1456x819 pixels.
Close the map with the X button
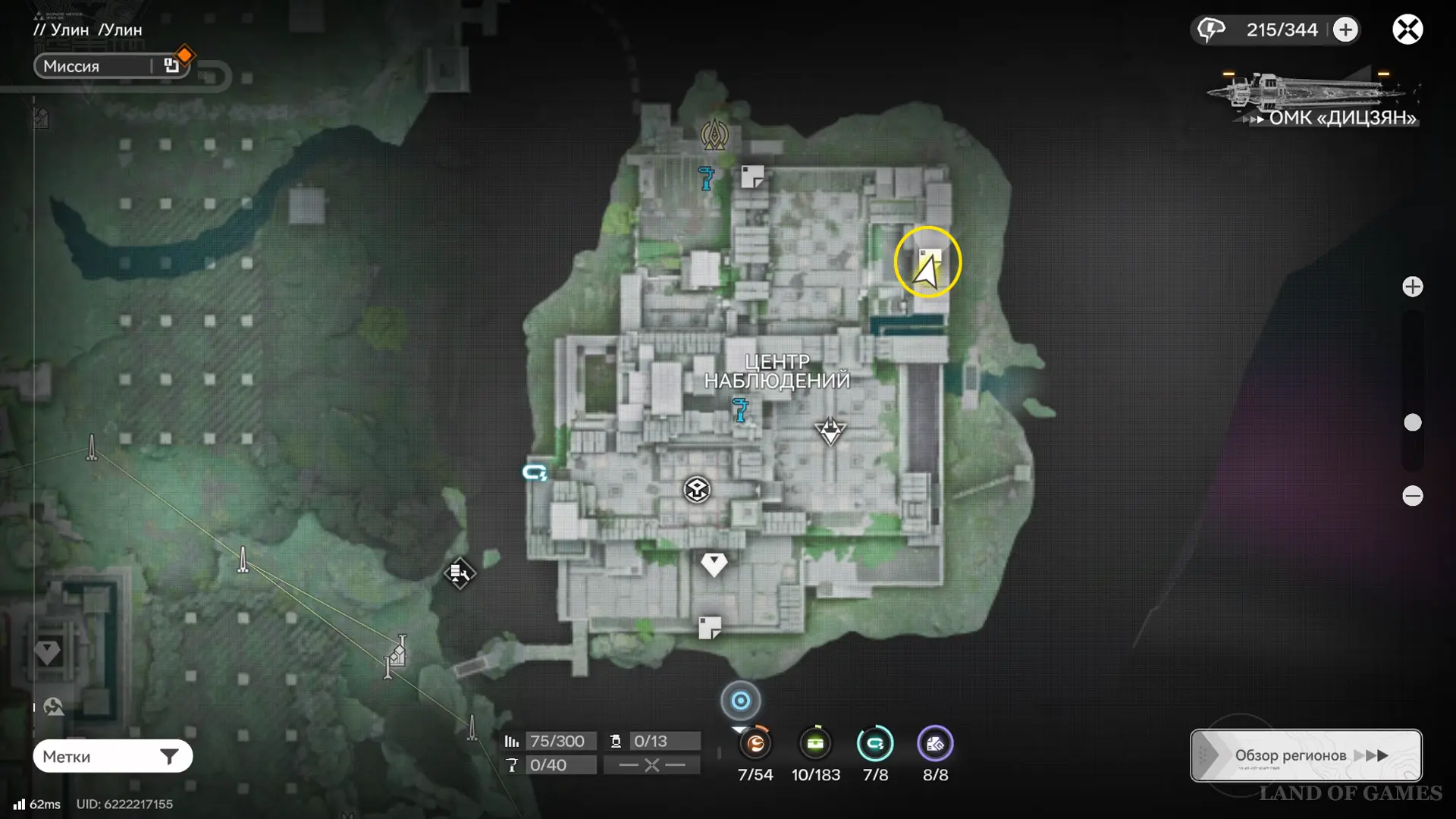coord(1407,30)
